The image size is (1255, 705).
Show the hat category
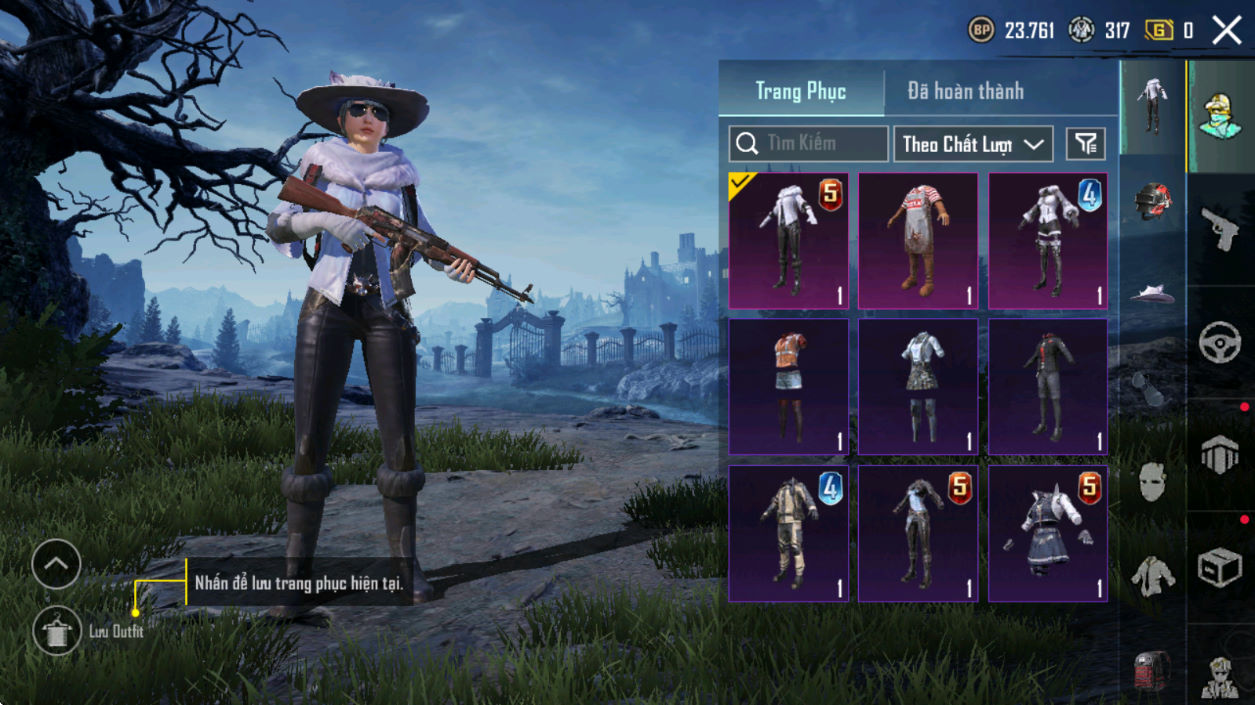1152,294
